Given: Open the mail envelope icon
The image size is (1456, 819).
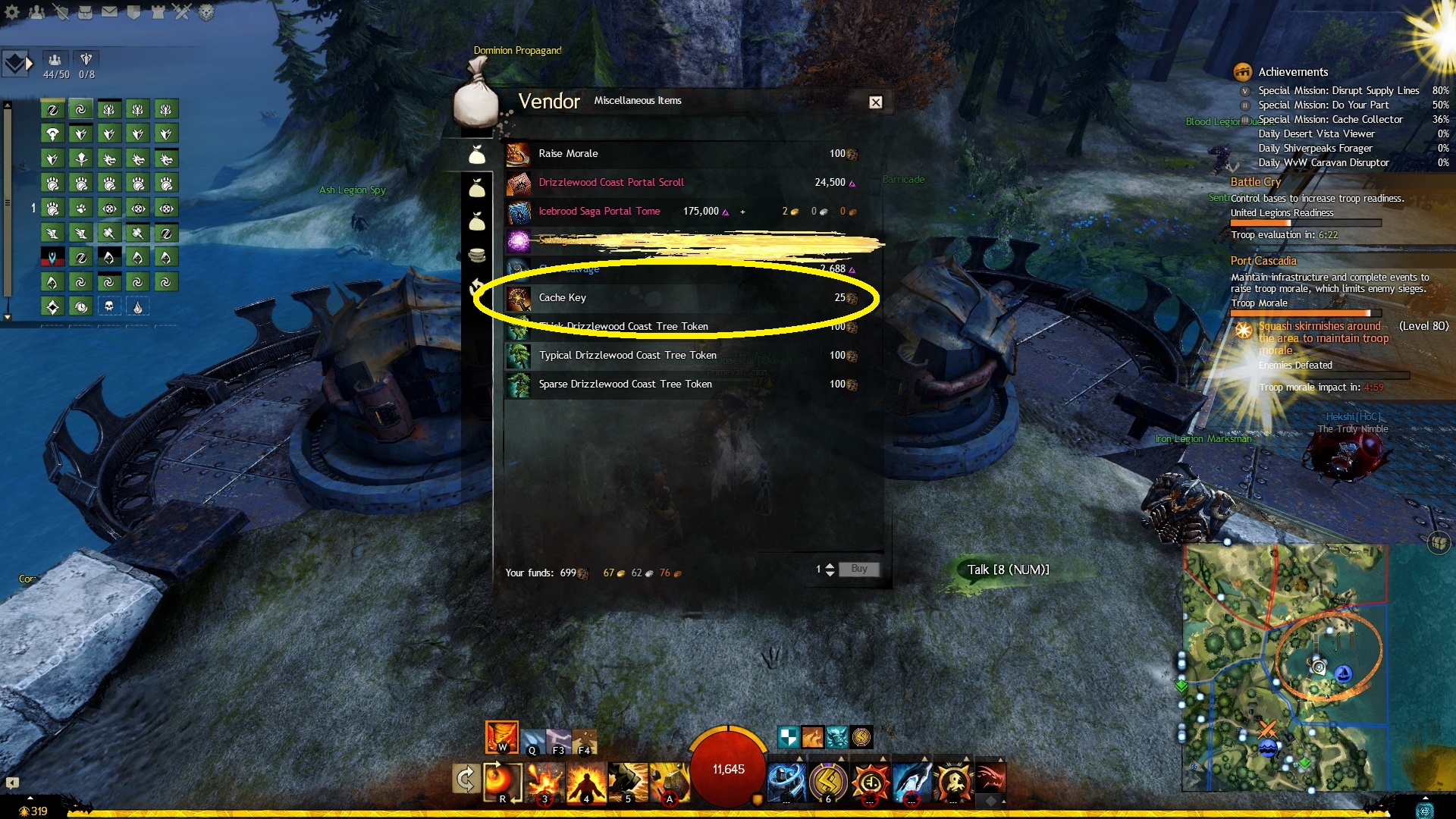Looking at the screenshot, I should click(109, 12).
